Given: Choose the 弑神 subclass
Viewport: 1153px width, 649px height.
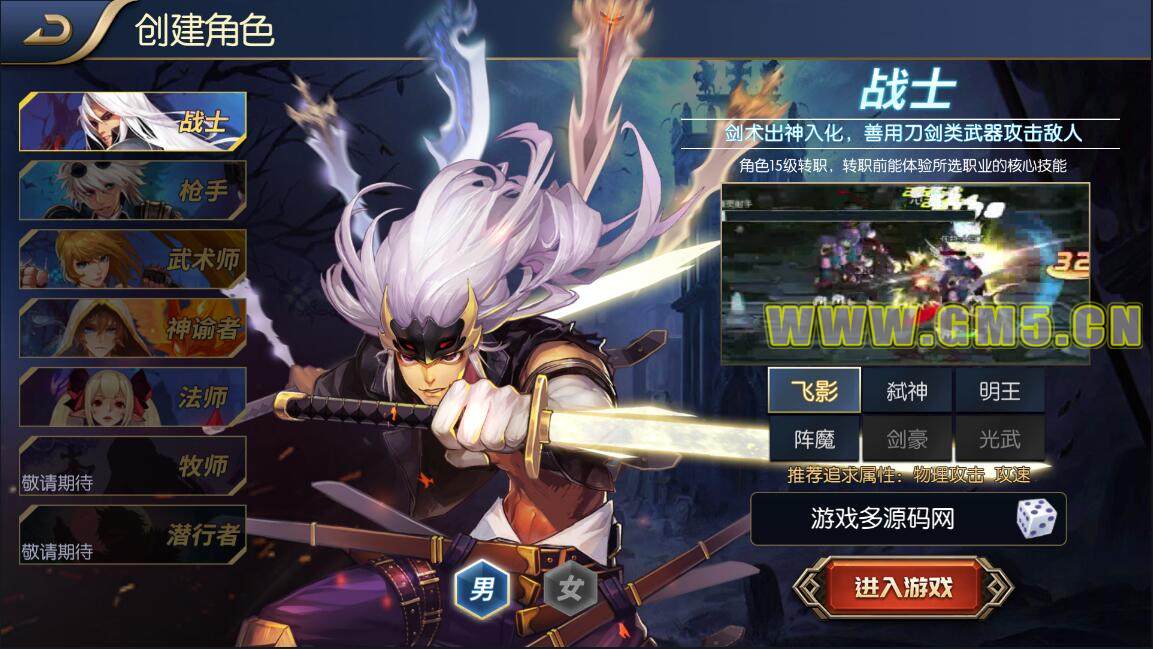Looking at the screenshot, I should click(x=907, y=390).
